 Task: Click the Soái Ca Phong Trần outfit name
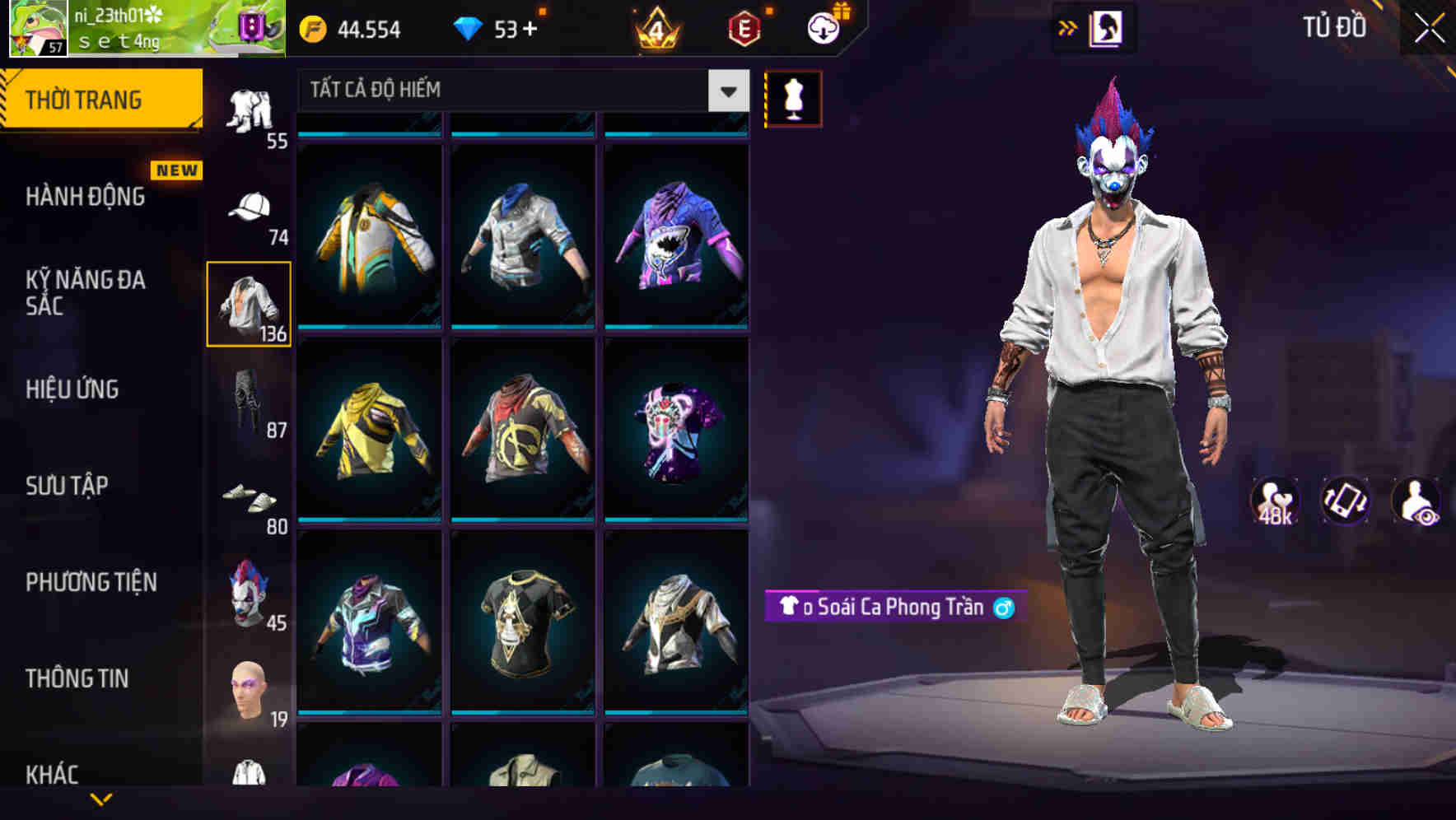[894, 608]
